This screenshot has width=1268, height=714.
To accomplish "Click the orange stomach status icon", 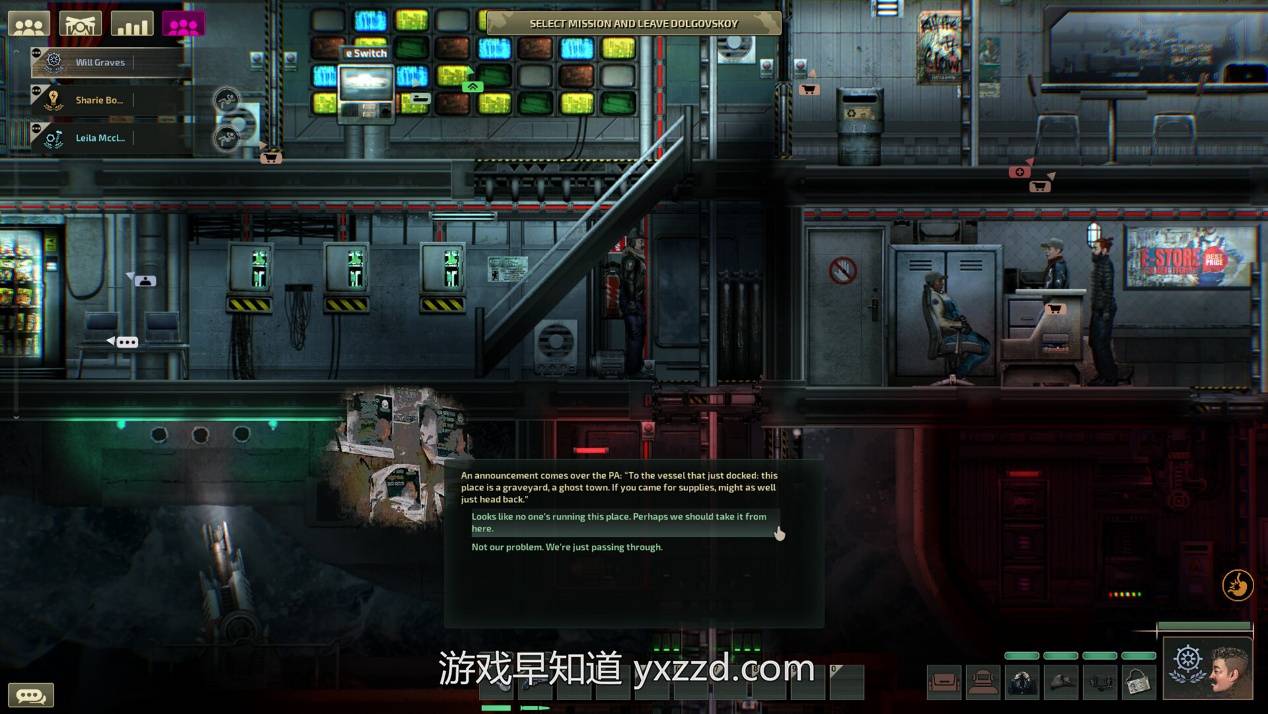I will point(1238,585).
